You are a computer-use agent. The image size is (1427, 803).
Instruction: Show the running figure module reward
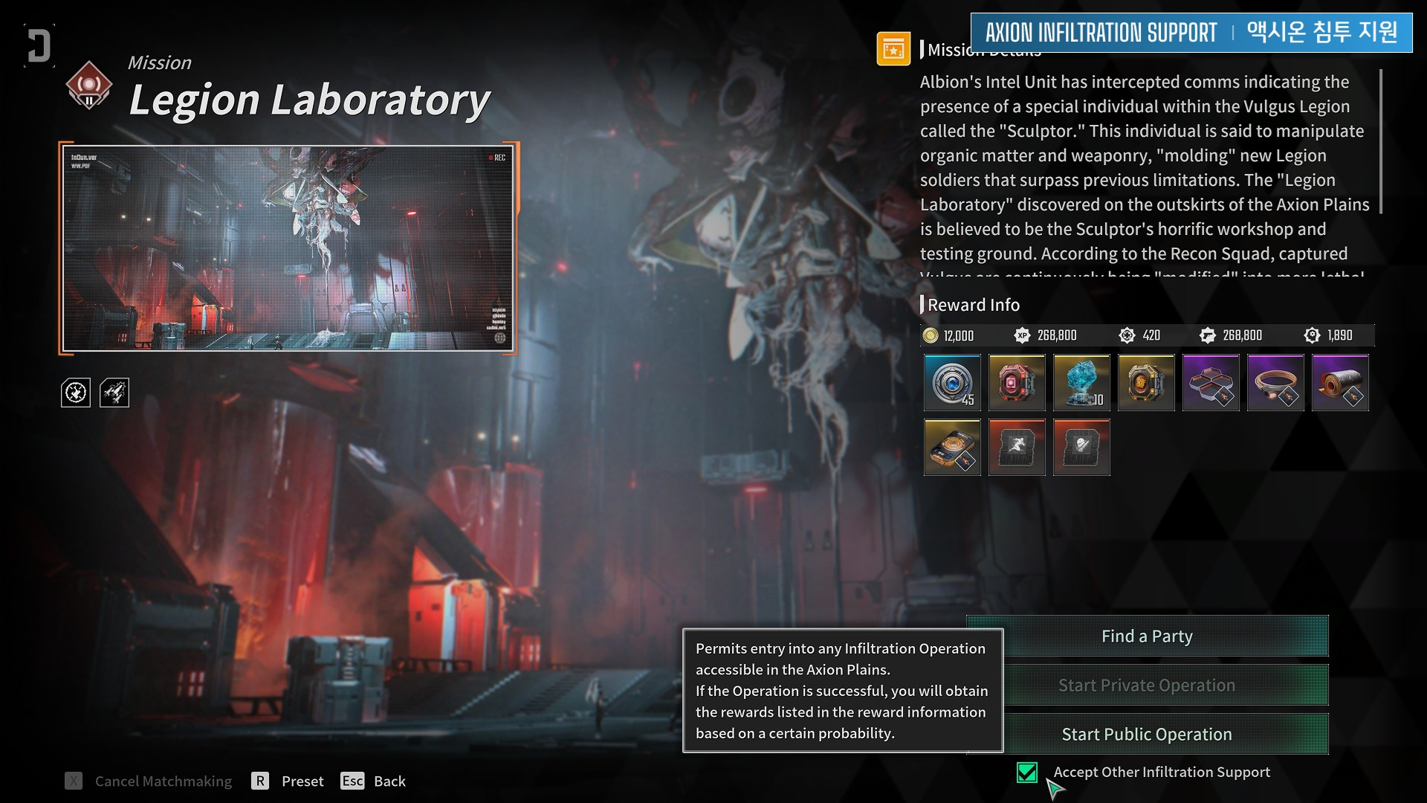[x=1017, y=447]
